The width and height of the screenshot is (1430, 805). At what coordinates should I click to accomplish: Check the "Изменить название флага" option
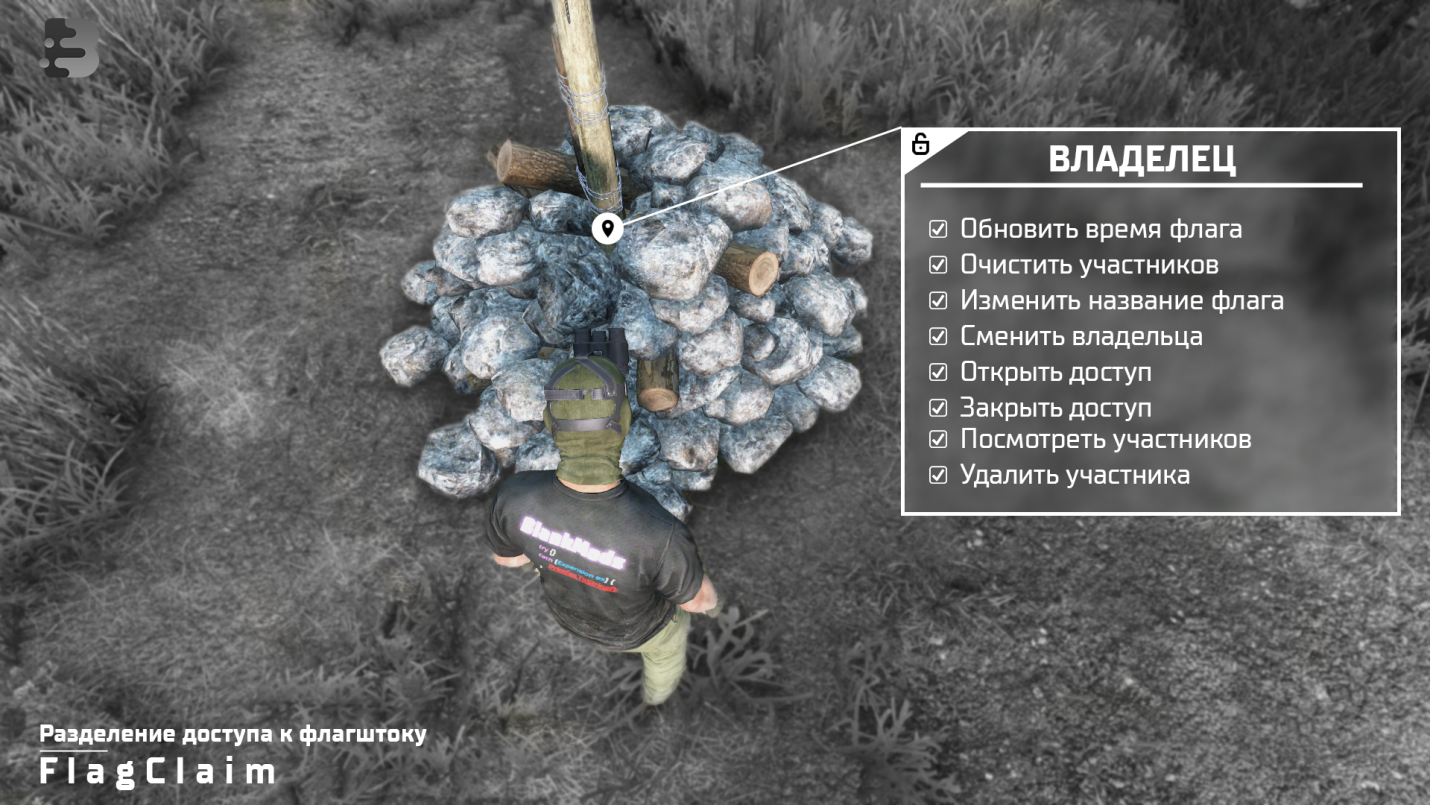(x=938, y=300)
